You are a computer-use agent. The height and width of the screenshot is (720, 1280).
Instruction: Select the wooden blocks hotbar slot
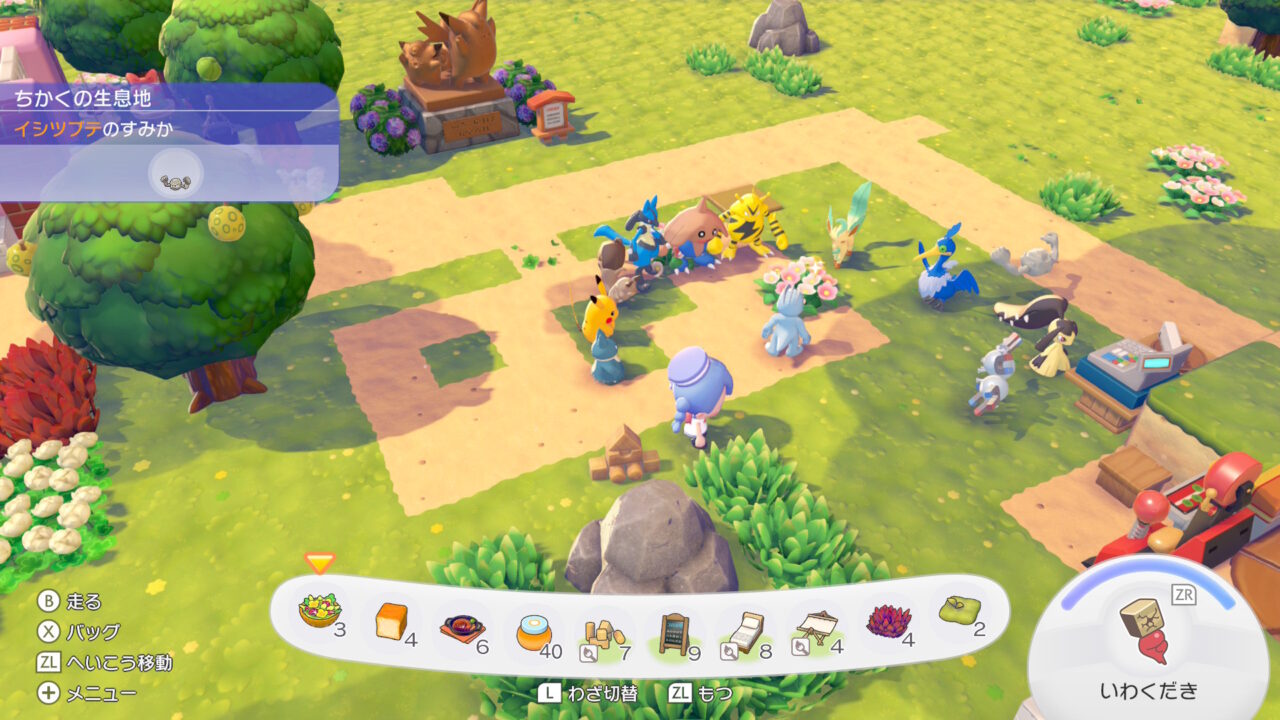604,634
